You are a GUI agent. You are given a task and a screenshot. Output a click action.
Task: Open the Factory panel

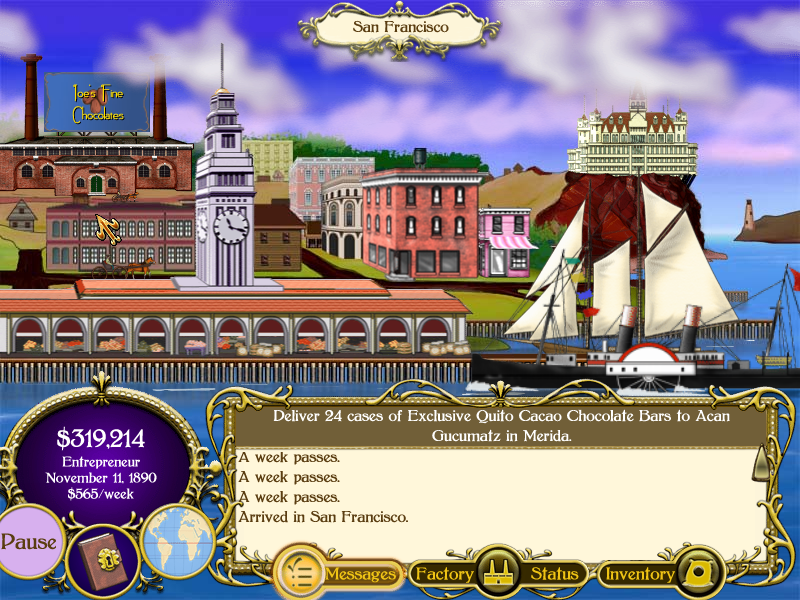click(443, 574)
